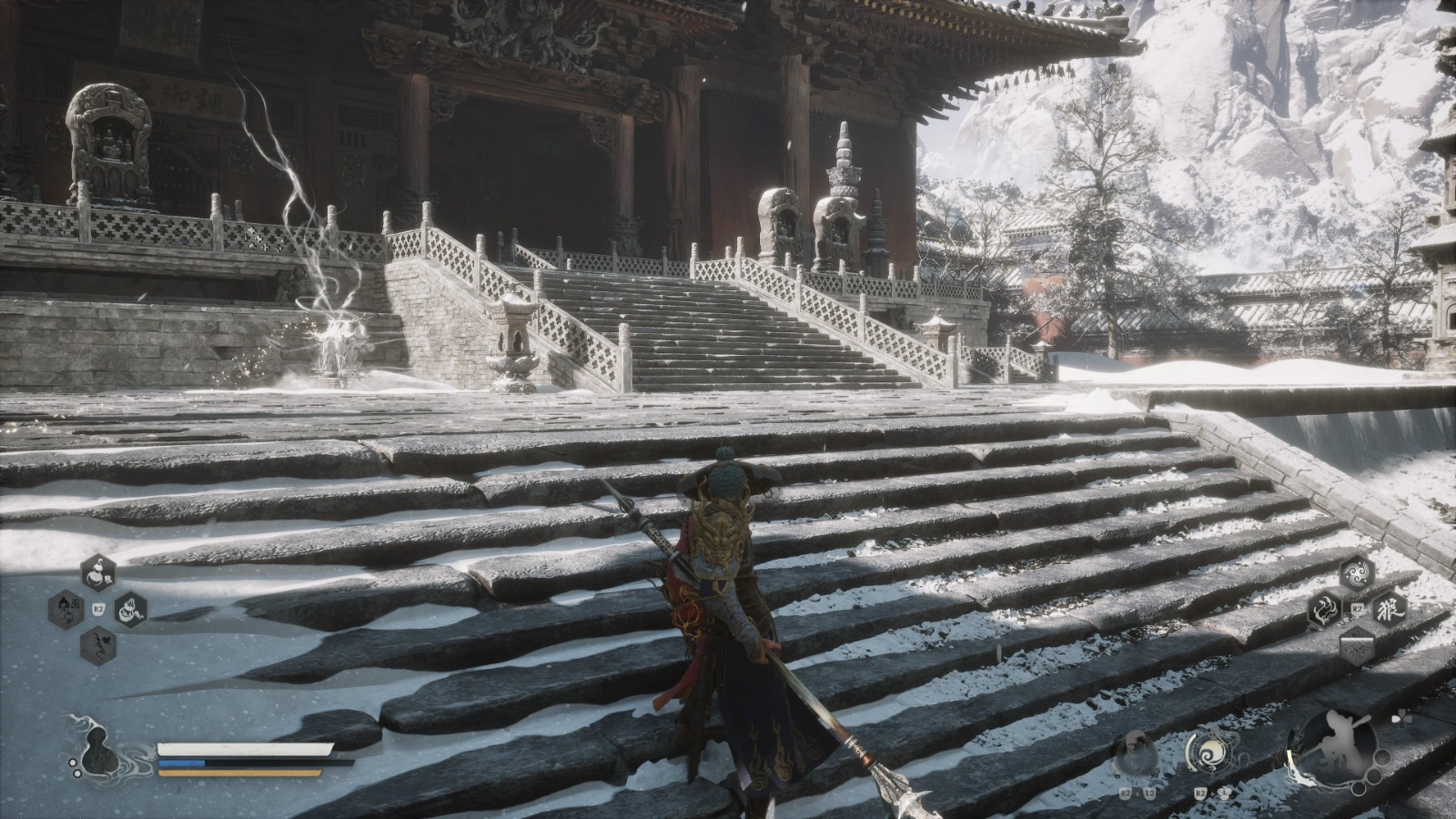Image resolution: width=1456 pixels, height=819 pixels.
Task: Toggle the topmost focus point circle beside the stance wheel
Action: [1382, 757]
